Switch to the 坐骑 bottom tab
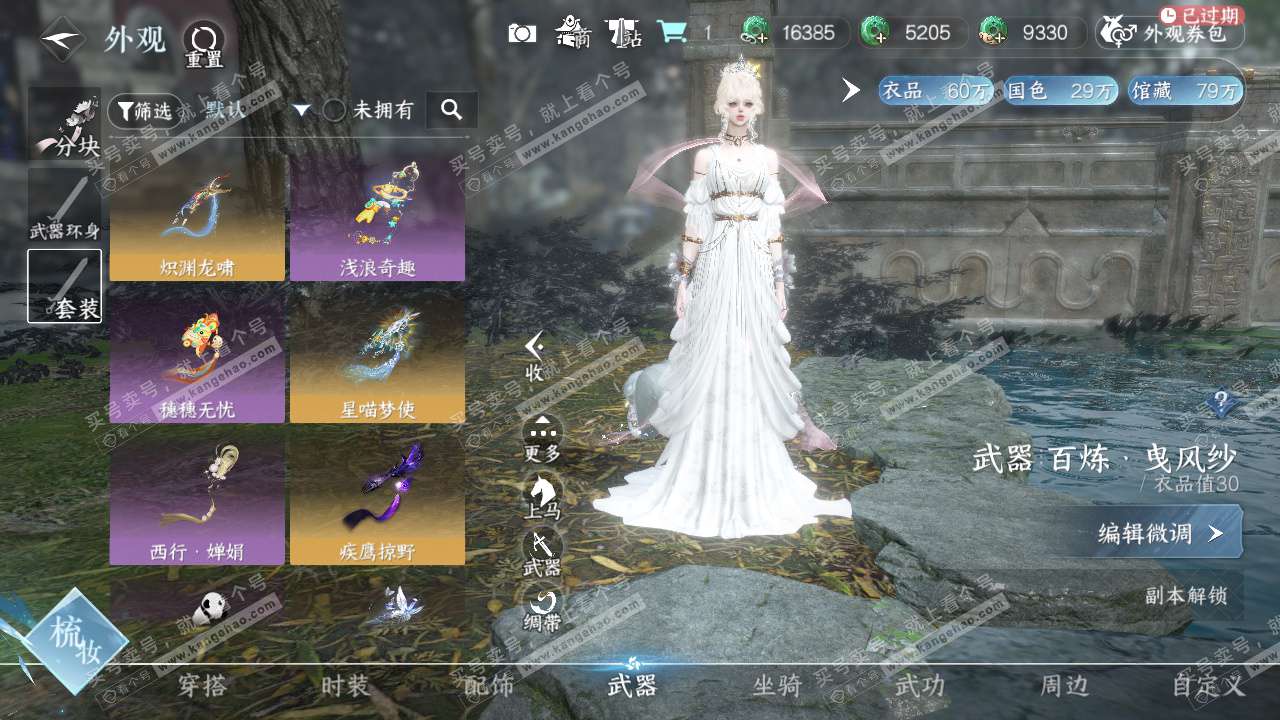The image size is (1280, 720). (777, 686)
